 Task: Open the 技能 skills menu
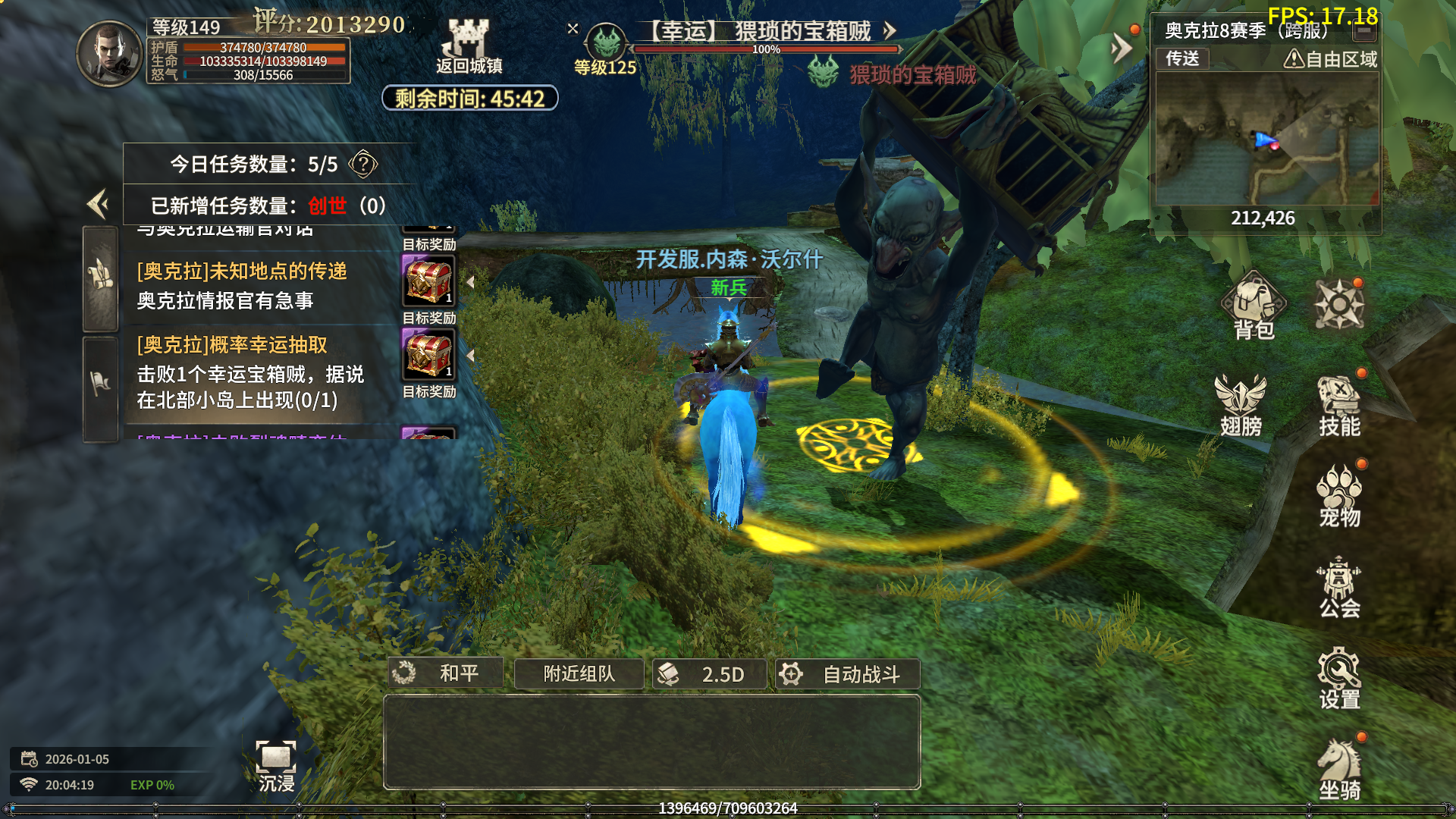1339,406
